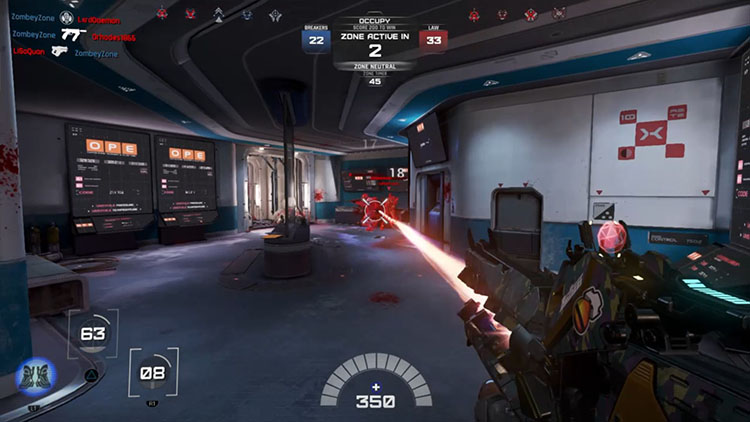Select the ability slot on cooldown at 08
Image resolution: width=750 pixels, height=422 pixels.
(x=154, y=374)
